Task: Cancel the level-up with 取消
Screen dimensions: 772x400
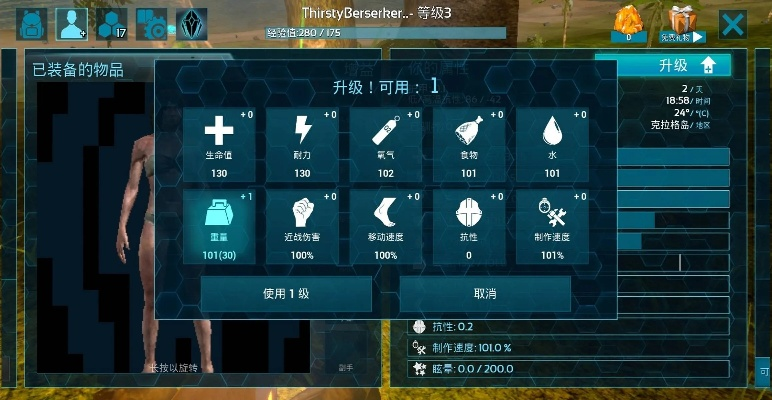Action: [485, 294]
